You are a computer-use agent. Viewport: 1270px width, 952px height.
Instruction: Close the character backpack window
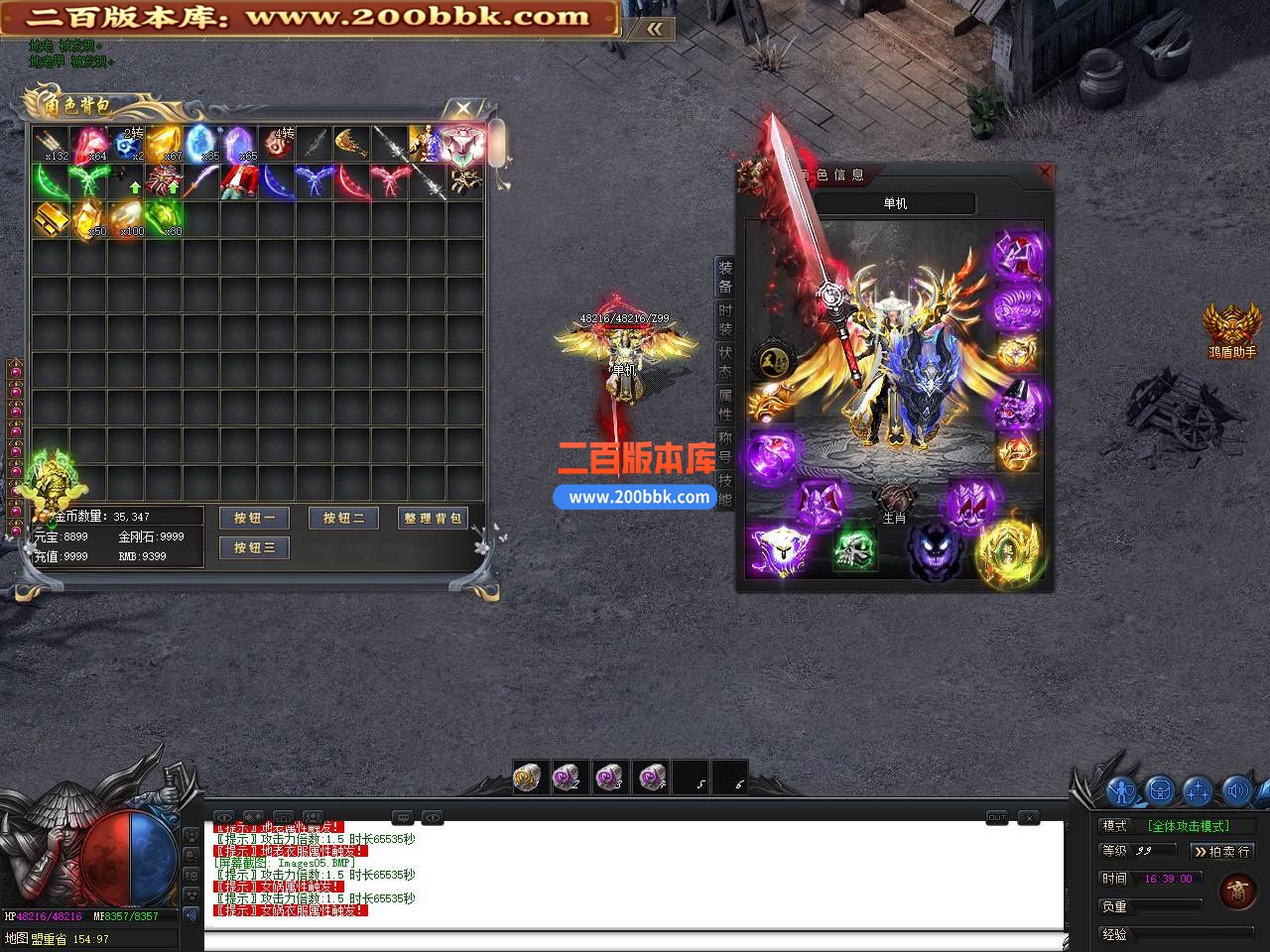[462, 108]
